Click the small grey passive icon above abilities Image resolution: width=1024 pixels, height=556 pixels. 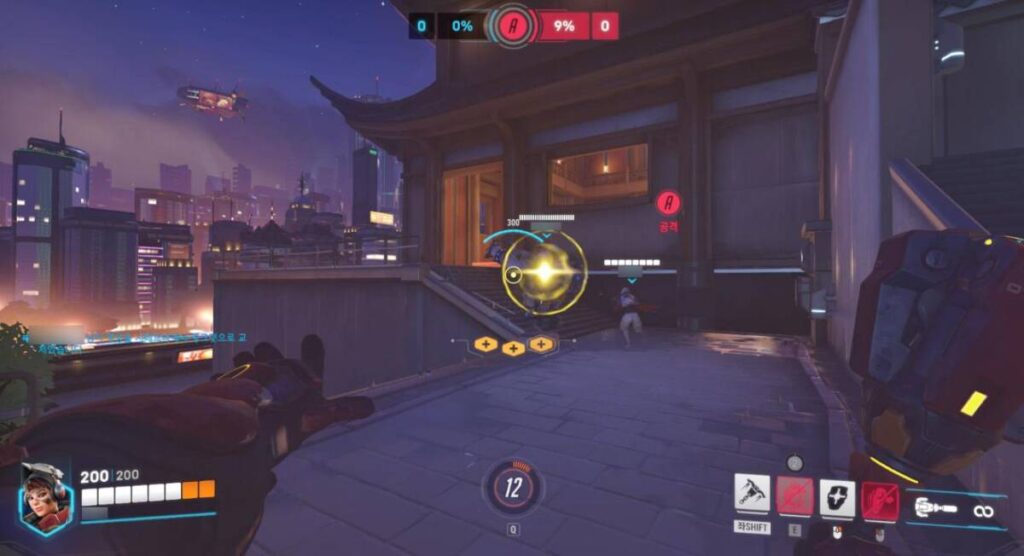coord(795,463)
